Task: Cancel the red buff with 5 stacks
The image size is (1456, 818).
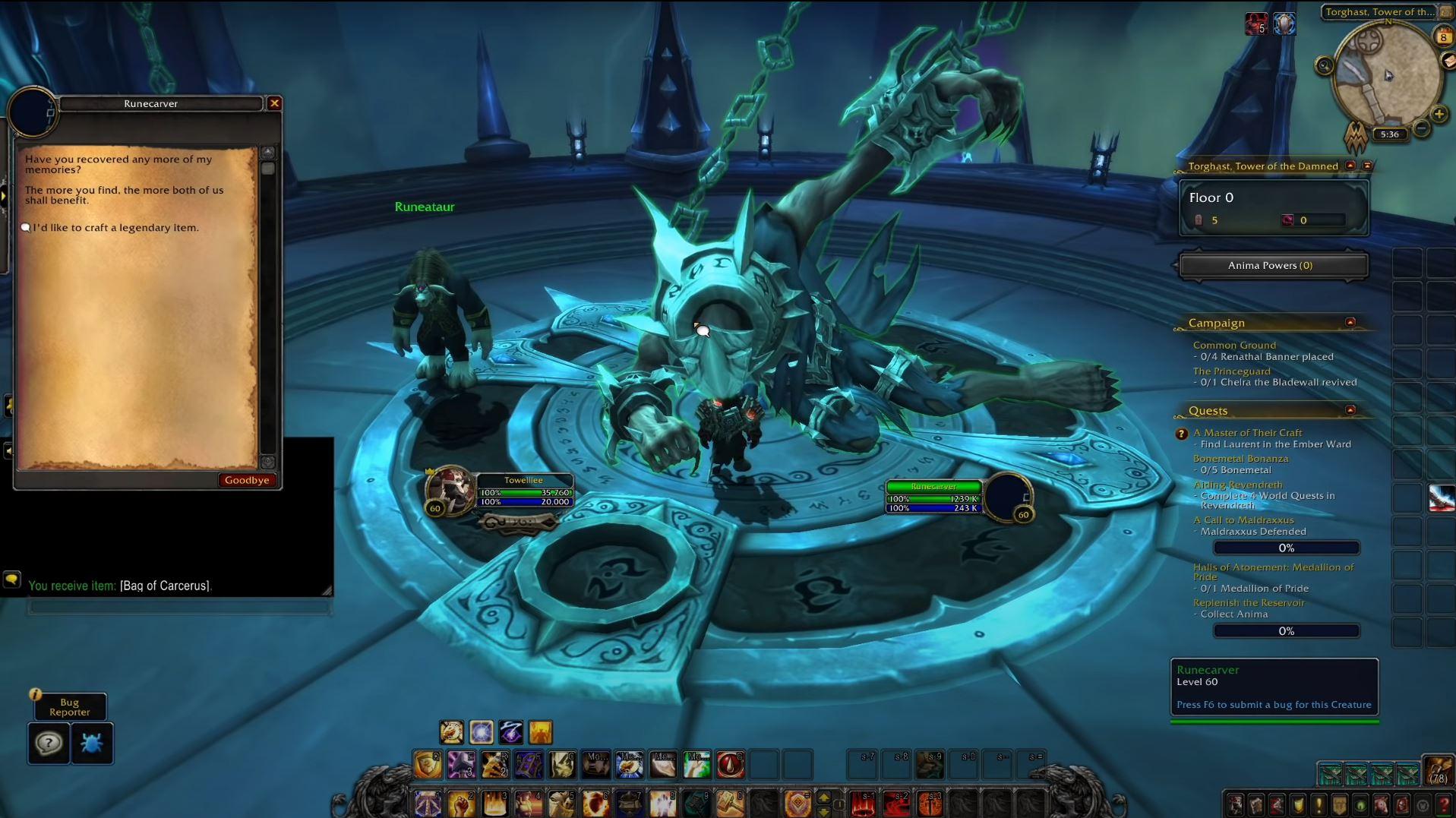Action: tap(1259, 24)
